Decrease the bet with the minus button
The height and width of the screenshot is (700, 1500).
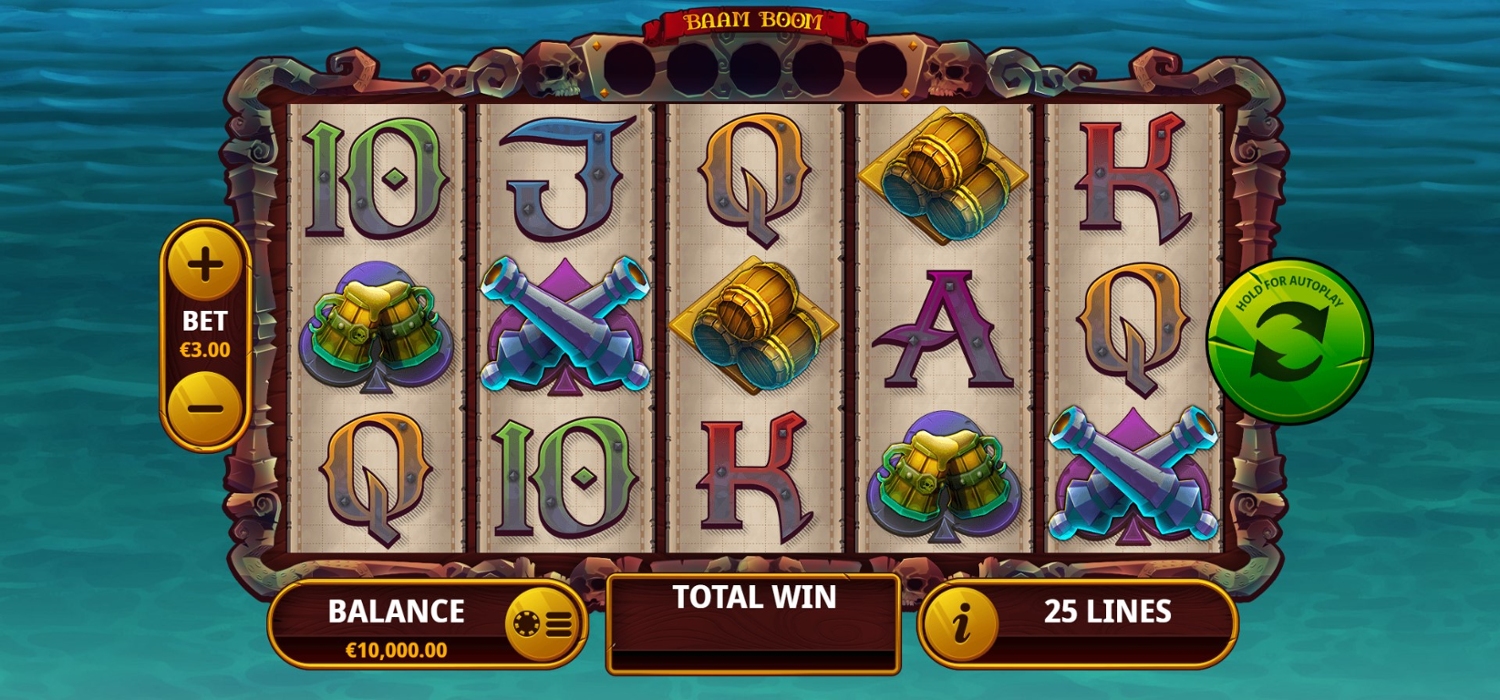tap(205, 408)
